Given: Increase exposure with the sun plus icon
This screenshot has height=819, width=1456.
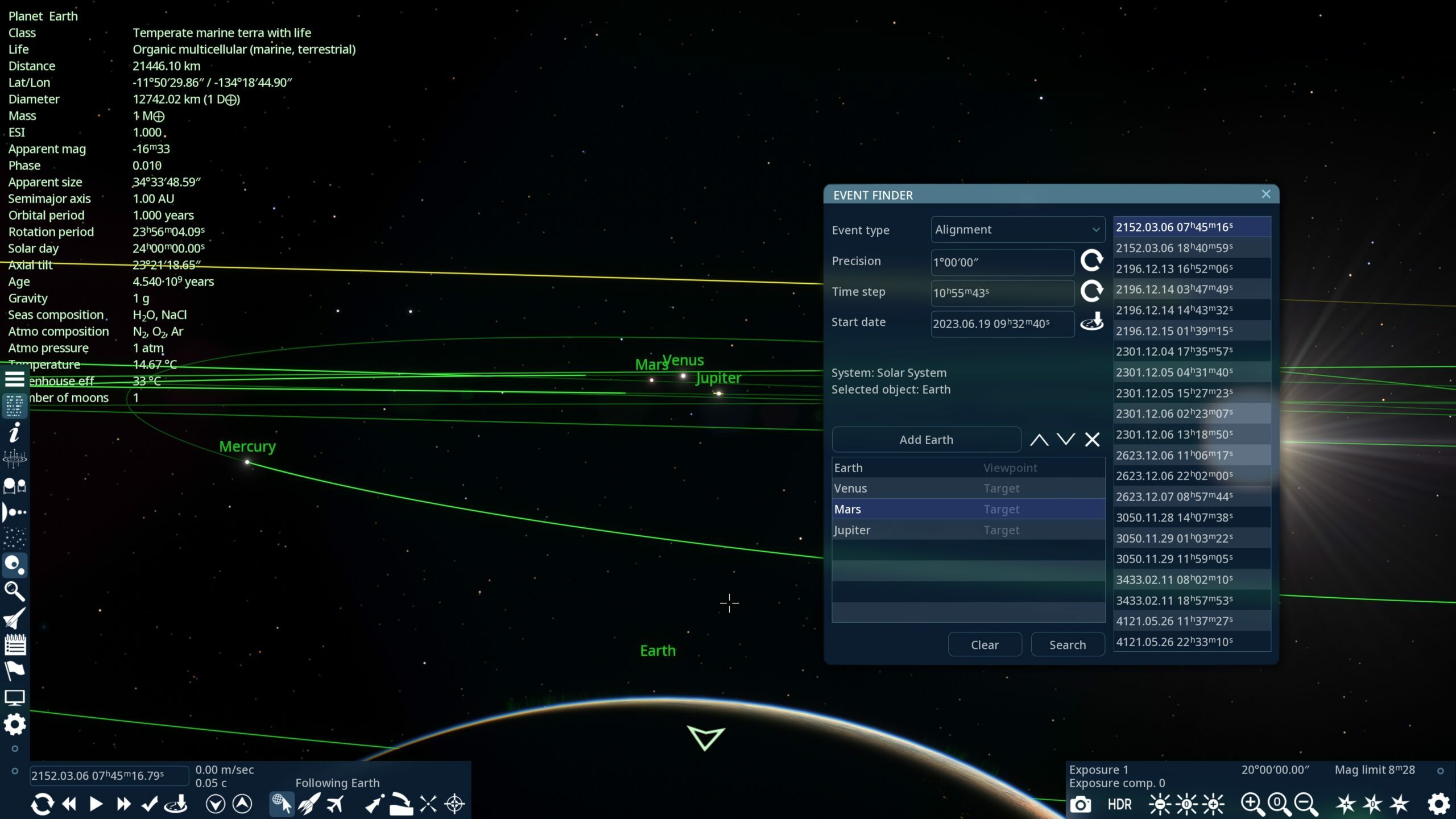Looking at the screenshot, I should pos(1212,804).
